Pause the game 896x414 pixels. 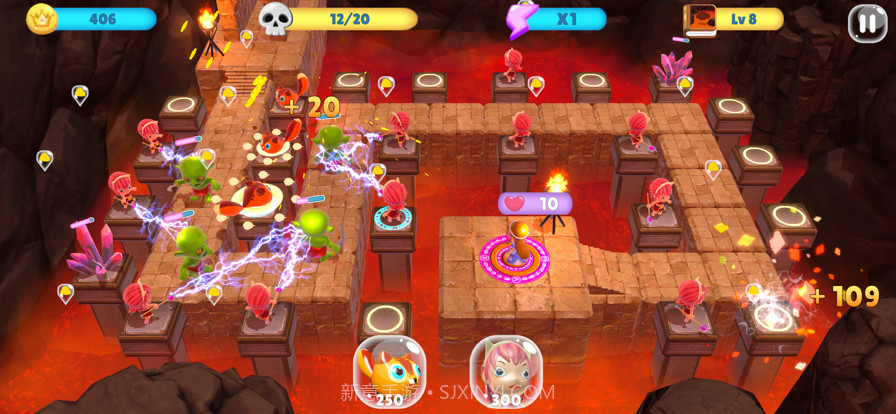click(867, 22)
